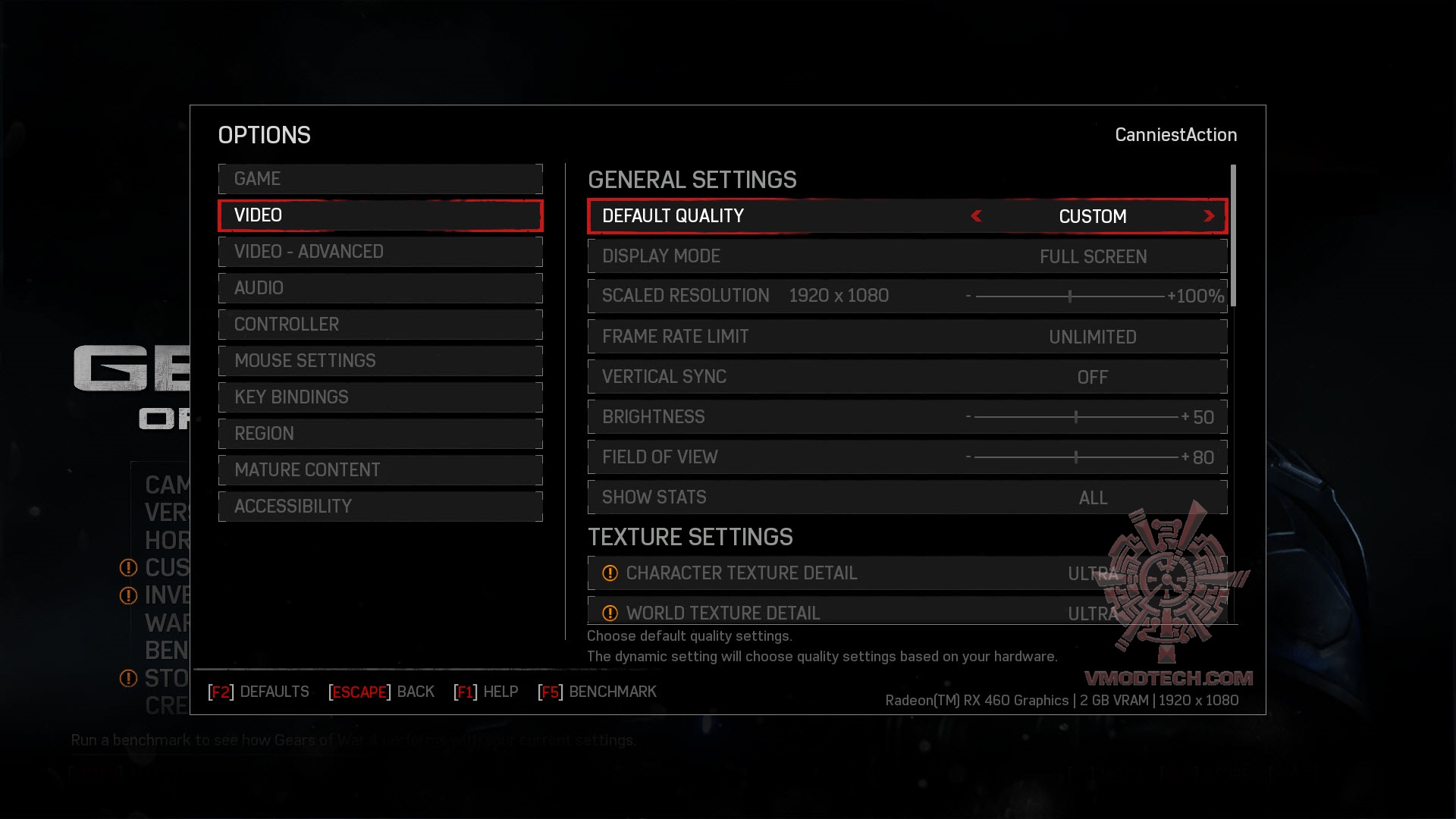Select the Display Mode setting row

coord(907,256)
